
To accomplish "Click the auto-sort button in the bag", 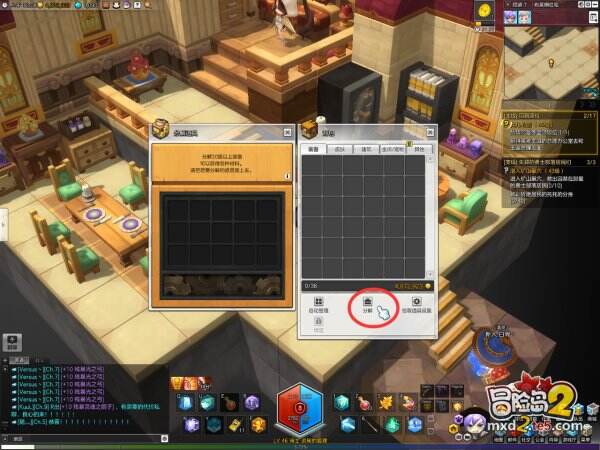I will pyautogui.click(x=317, y=304).
